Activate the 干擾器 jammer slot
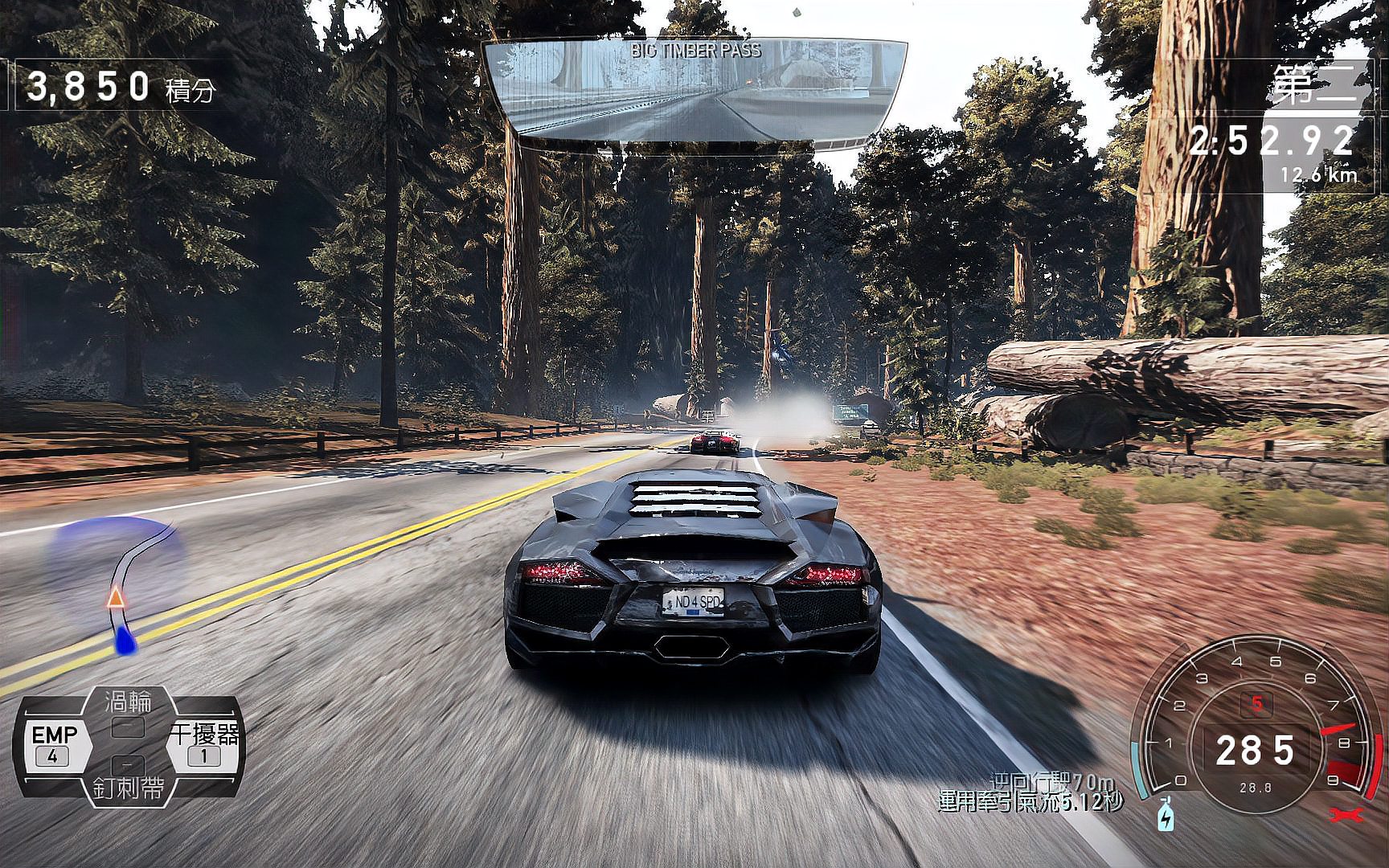Viewport: 1389px width, 868px height. pos(204,743)
